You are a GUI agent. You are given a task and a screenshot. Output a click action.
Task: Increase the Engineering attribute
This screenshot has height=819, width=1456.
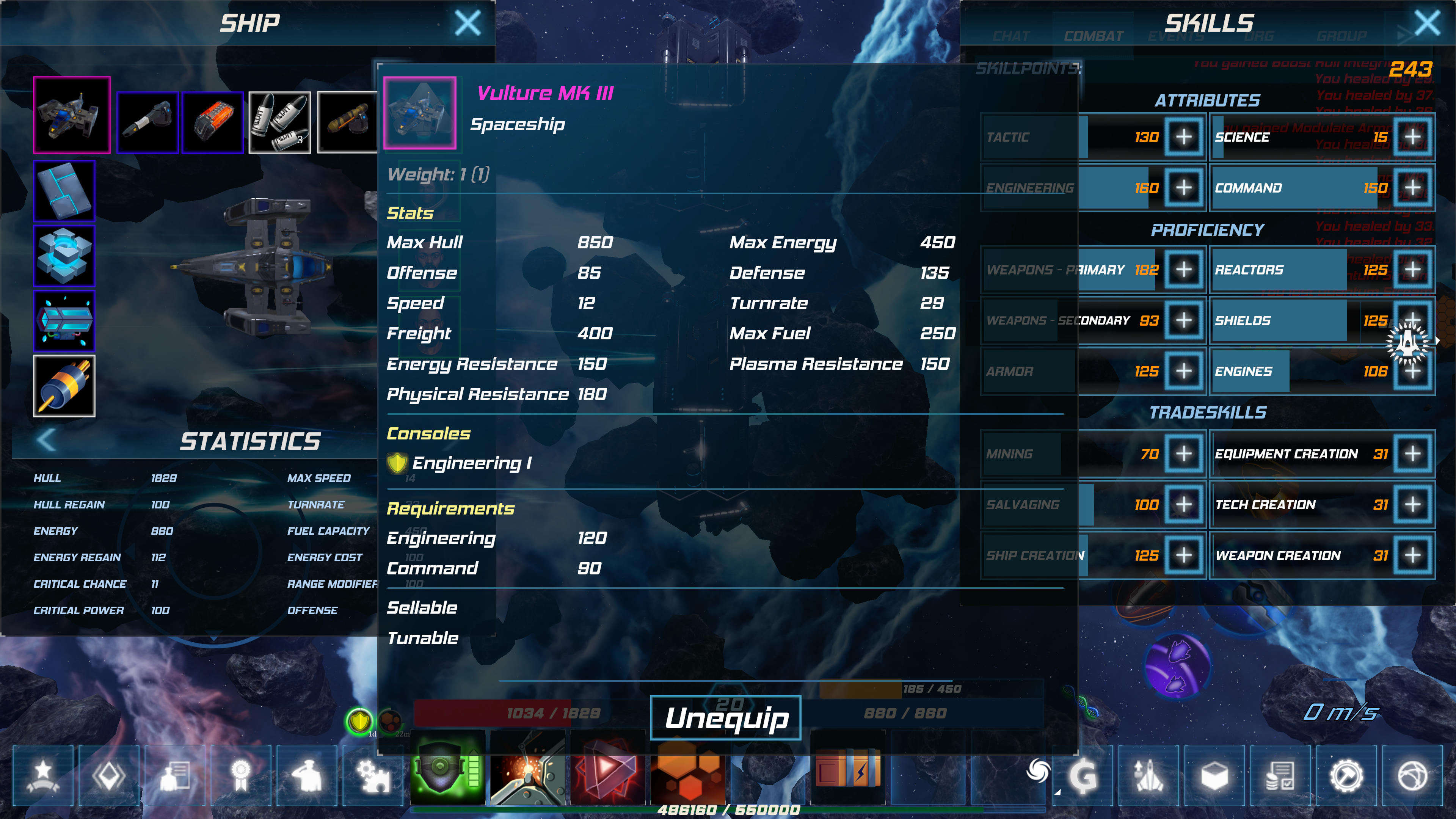pos(1183,188)
